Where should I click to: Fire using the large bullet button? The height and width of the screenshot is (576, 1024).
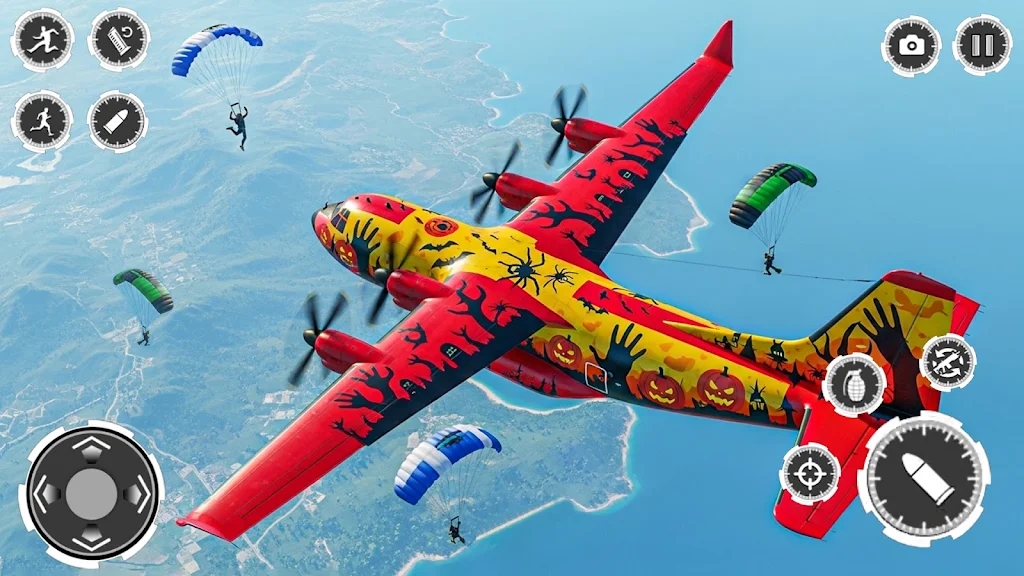coord(924,477)
